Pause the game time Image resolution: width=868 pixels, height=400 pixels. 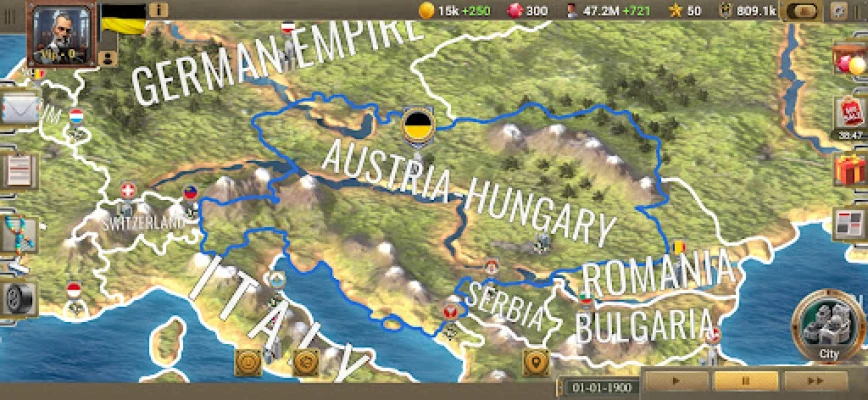tap(744, 381)
